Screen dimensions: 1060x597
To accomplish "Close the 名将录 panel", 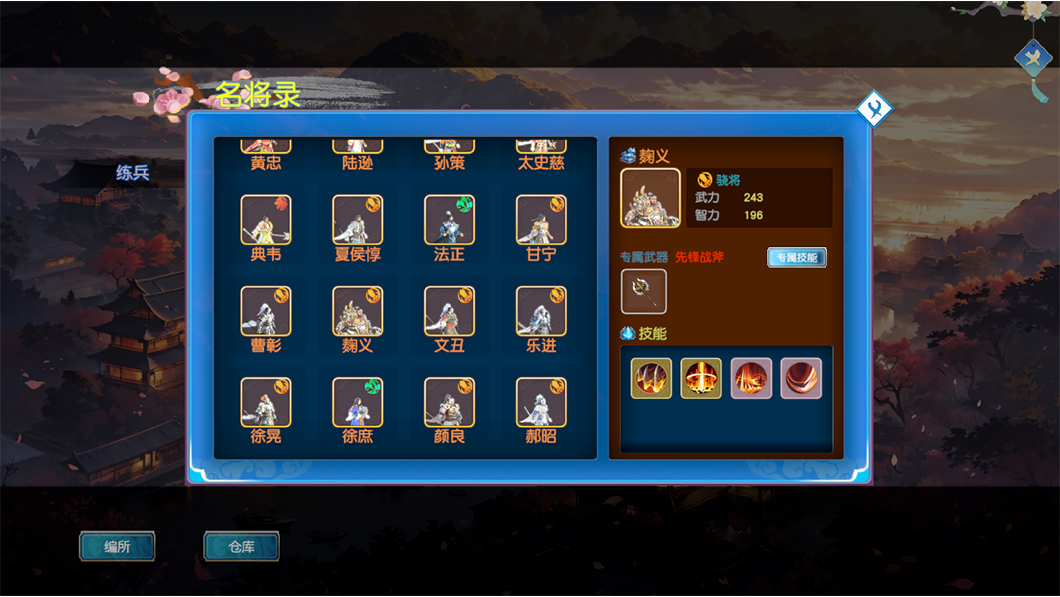I will click(x=873, y=108).
